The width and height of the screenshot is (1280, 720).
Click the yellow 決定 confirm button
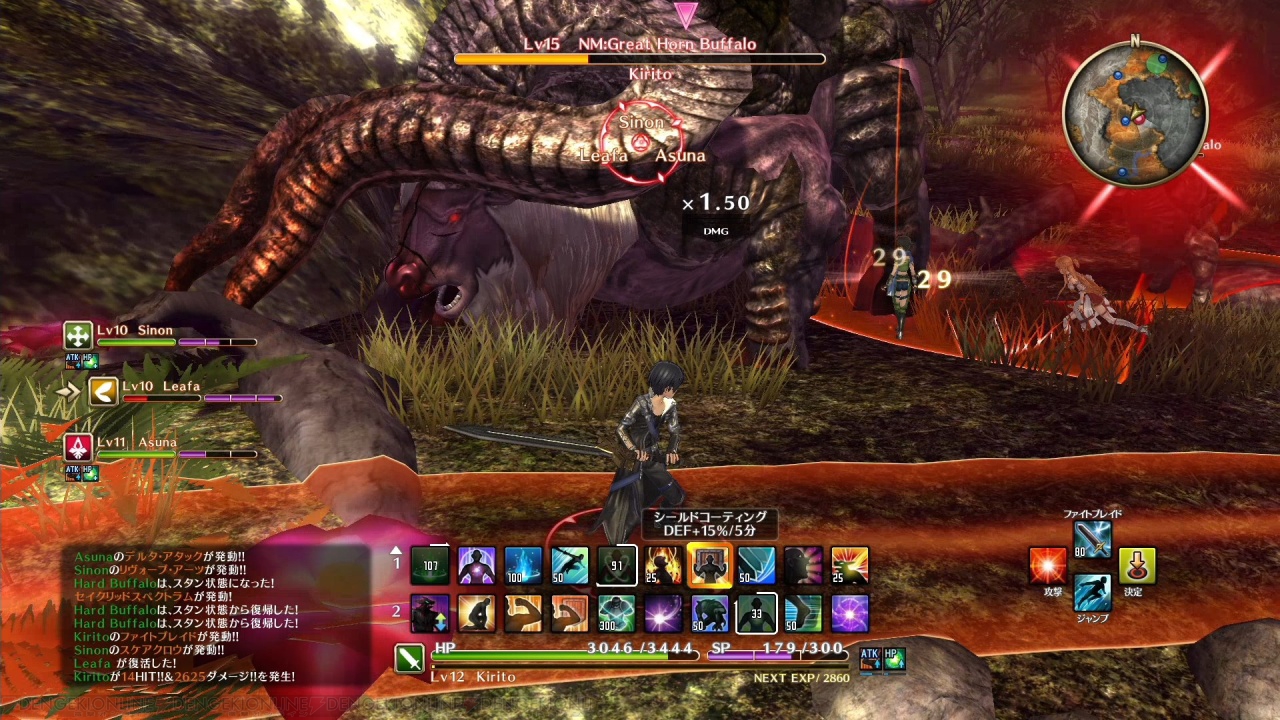pyautogui.click(x=1137, y=566)
